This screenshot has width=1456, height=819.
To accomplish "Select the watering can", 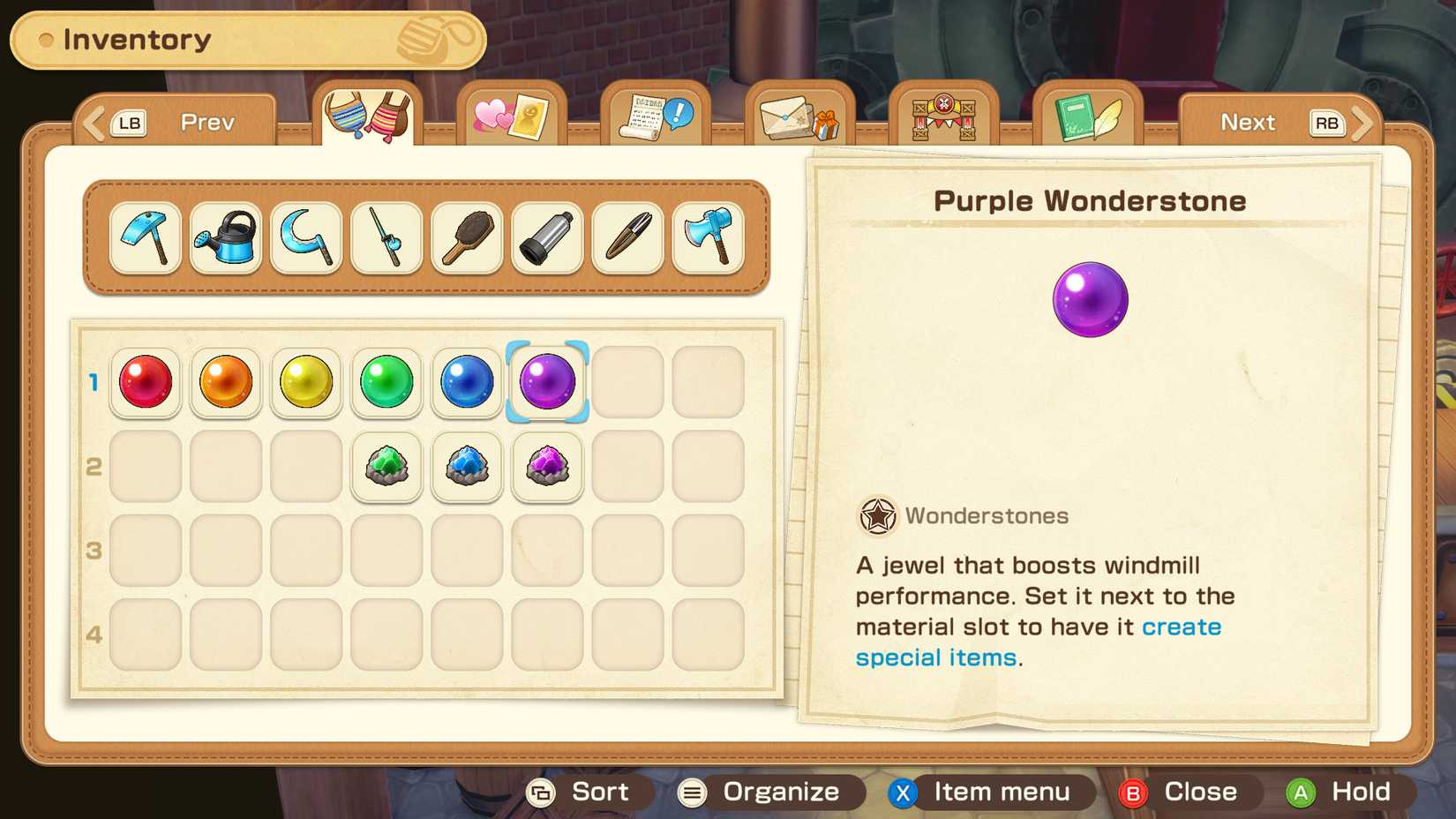I will 225,238.
